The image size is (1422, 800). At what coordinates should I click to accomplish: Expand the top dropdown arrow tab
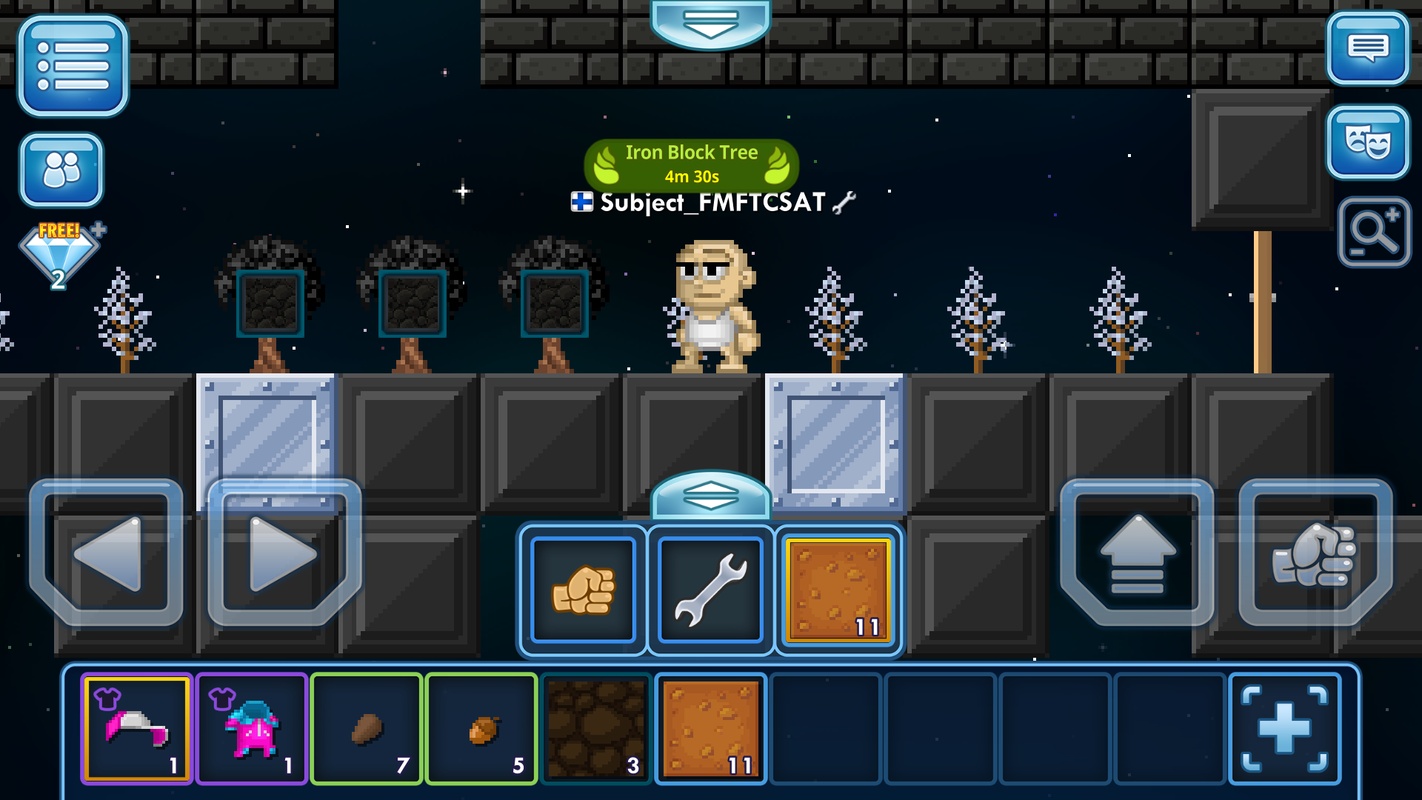(710, 22)
